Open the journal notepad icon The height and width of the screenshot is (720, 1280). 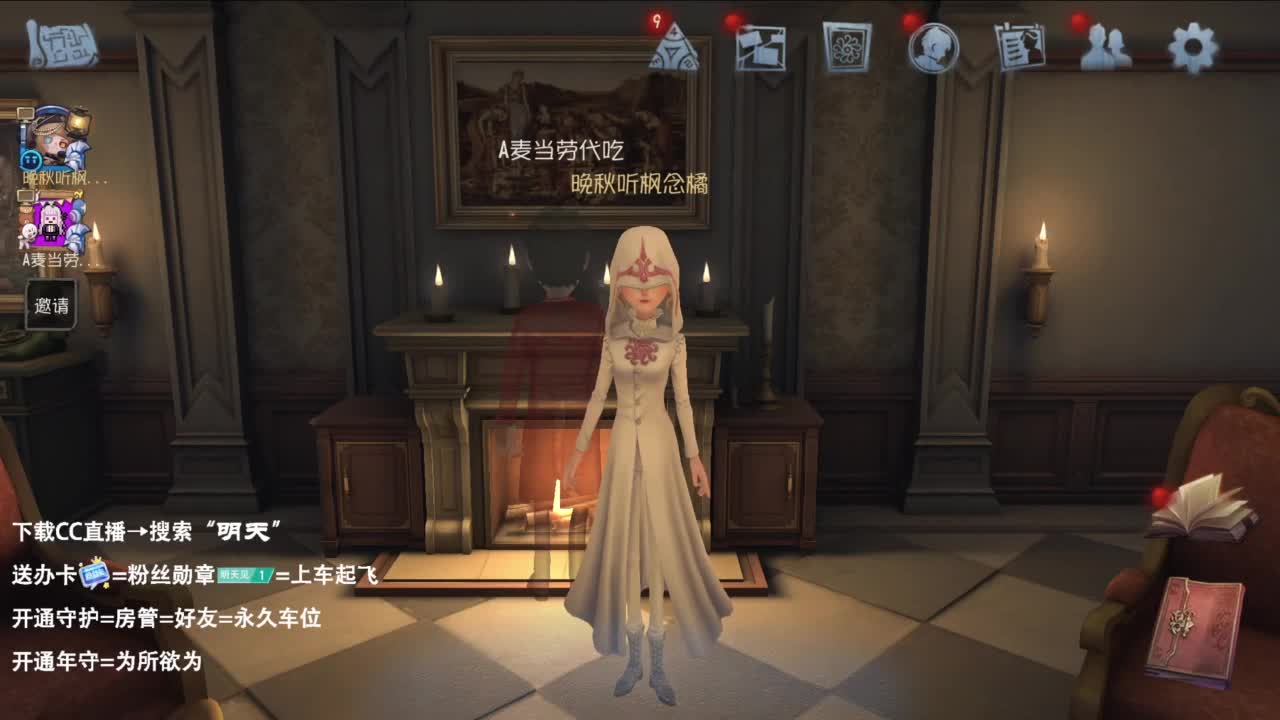1018,47
